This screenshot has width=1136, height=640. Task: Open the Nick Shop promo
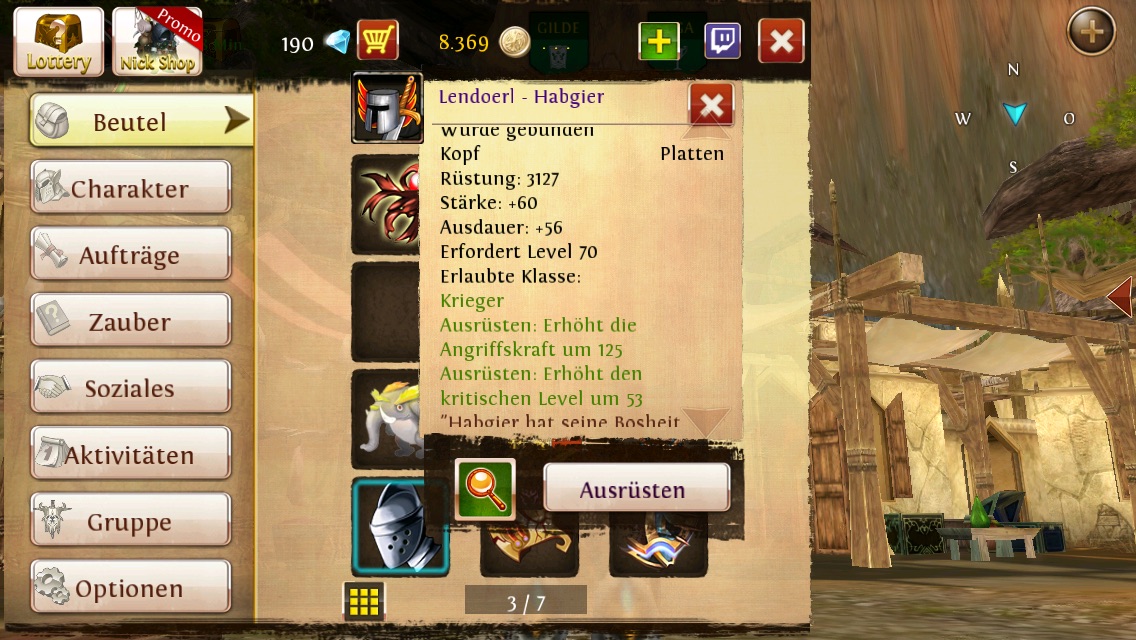tap(158, 42)
